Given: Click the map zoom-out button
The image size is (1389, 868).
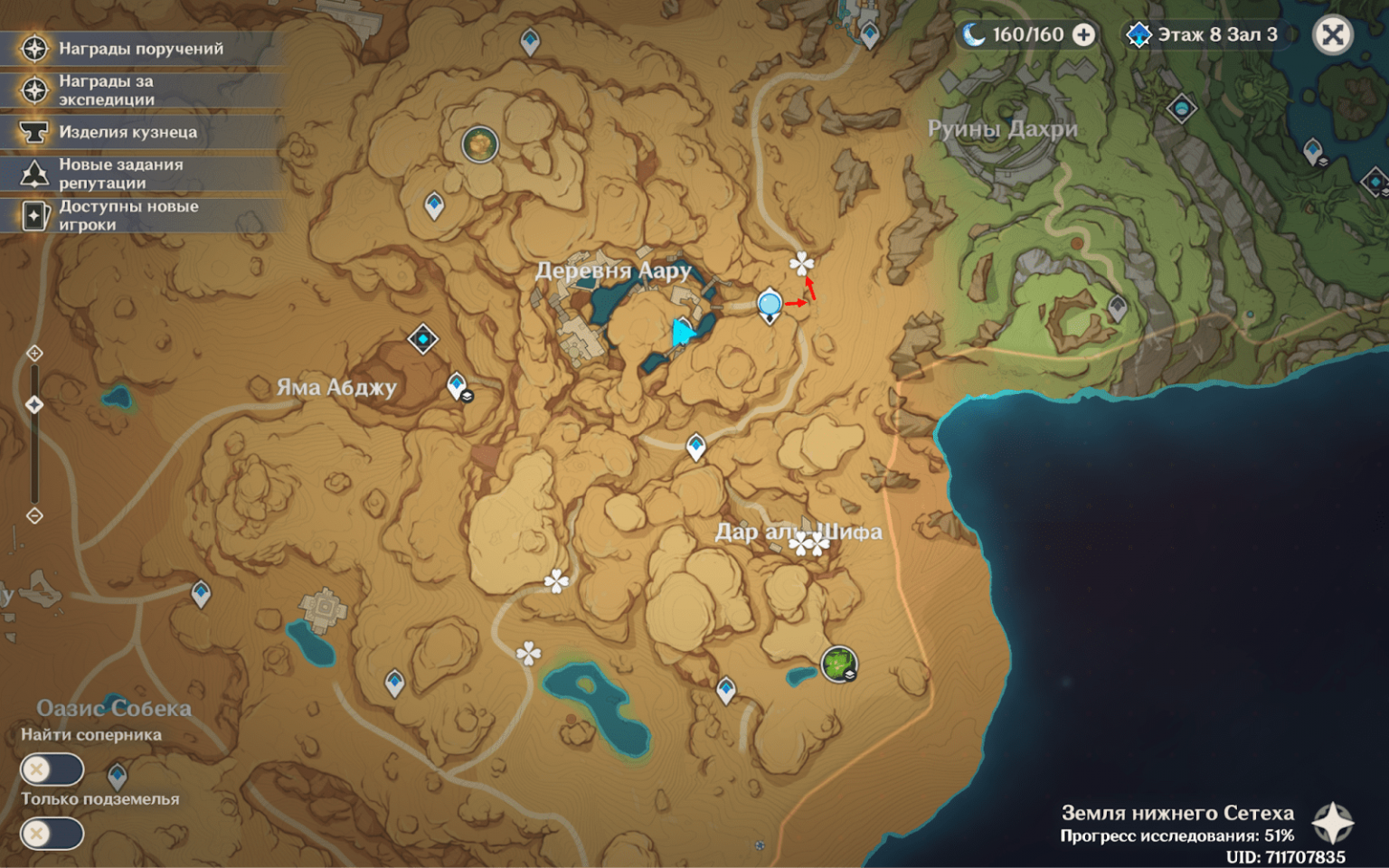Looking at the screenshot, I should coord(34,515).
